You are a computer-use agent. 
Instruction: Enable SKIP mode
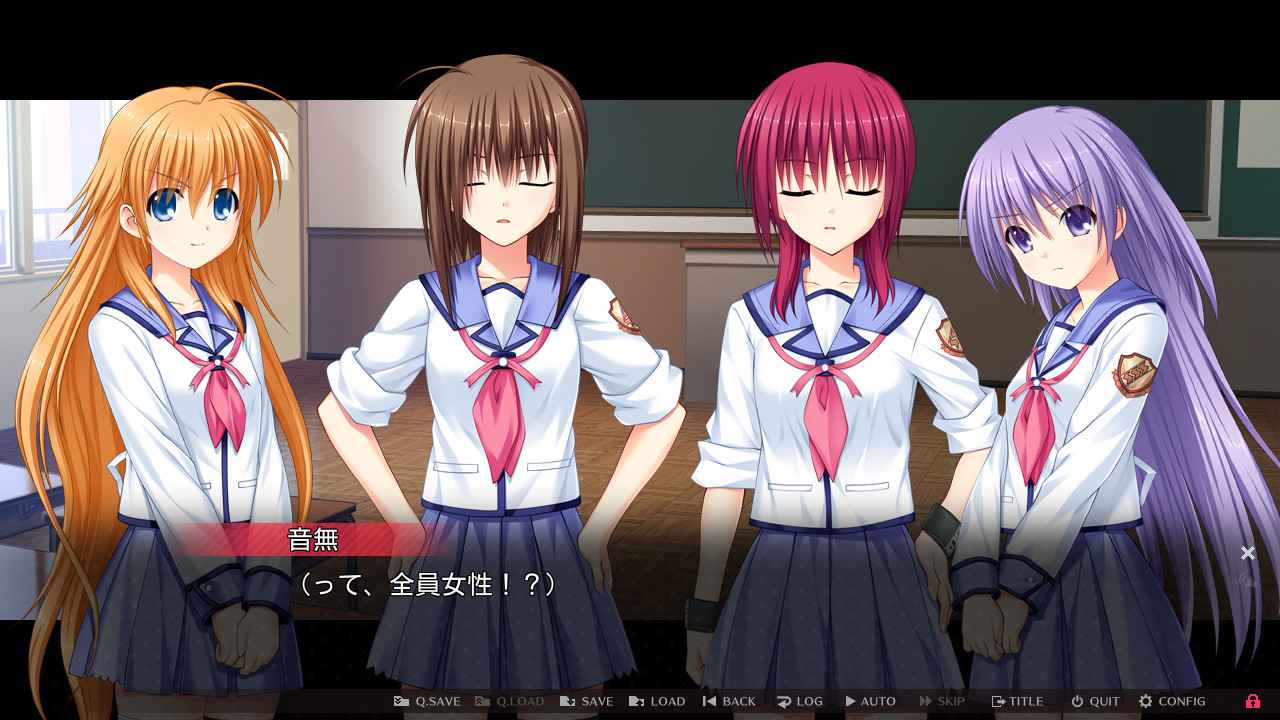[941, 701]
